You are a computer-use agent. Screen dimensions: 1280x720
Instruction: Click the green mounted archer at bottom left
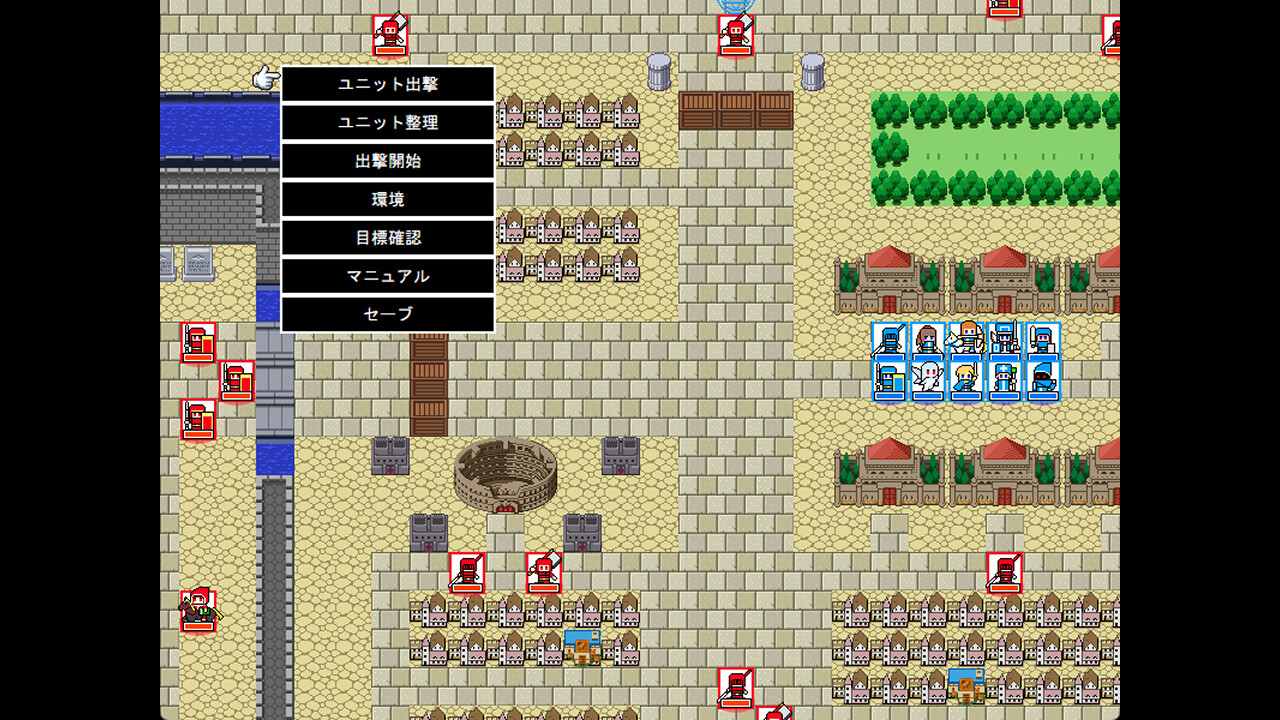[x=197, y=610]
